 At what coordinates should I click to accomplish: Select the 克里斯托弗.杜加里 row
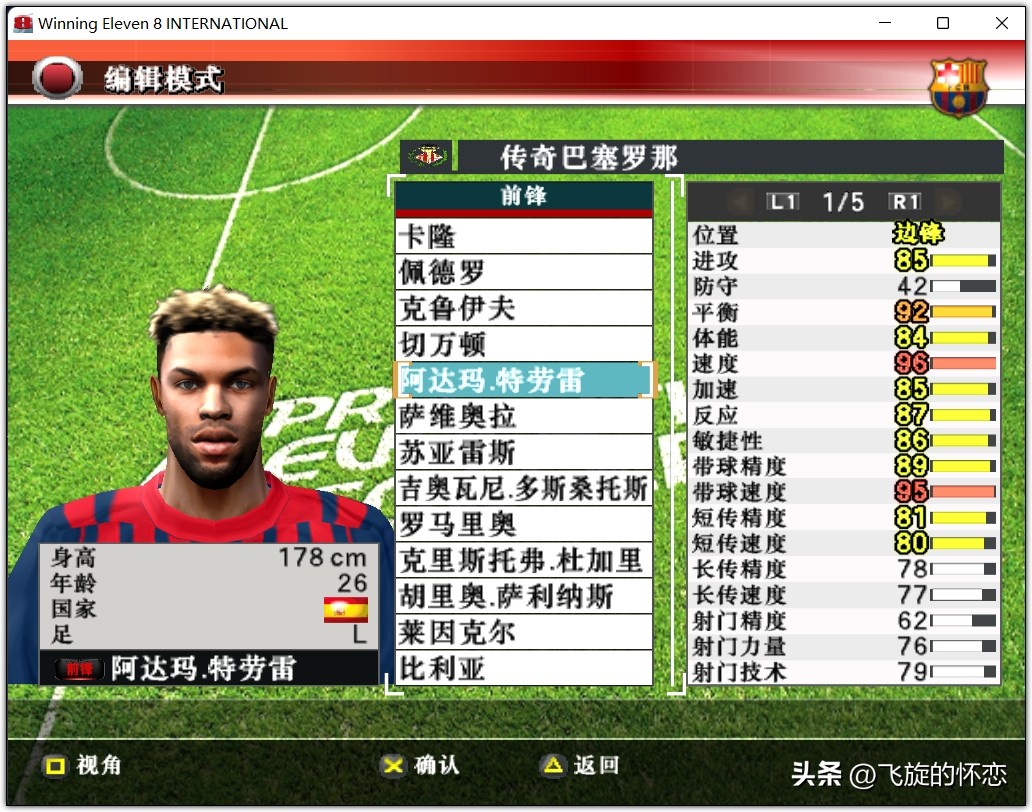523,560
